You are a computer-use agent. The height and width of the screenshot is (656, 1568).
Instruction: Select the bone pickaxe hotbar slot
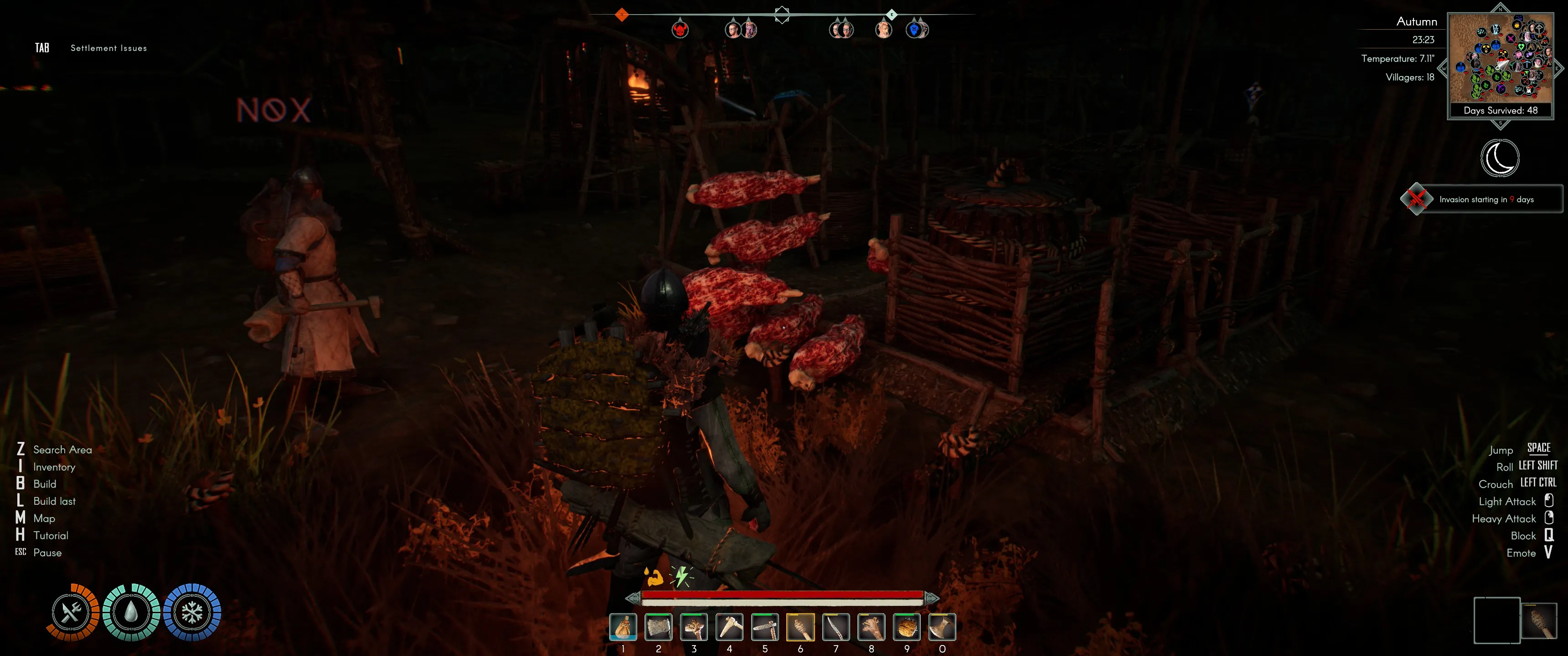tap(729, 627)
